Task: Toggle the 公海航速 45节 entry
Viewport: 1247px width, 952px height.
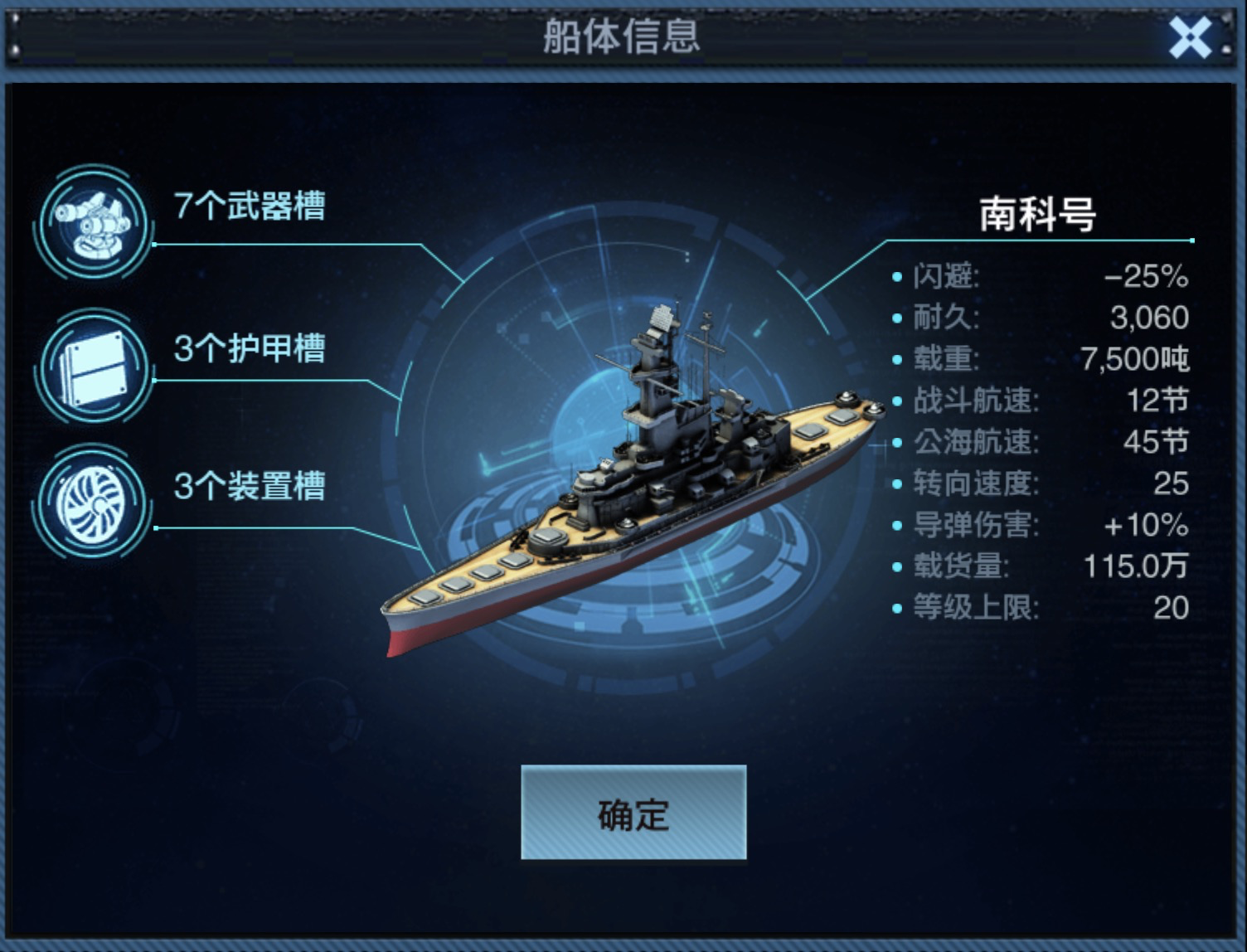Action: click(1036, 443)
